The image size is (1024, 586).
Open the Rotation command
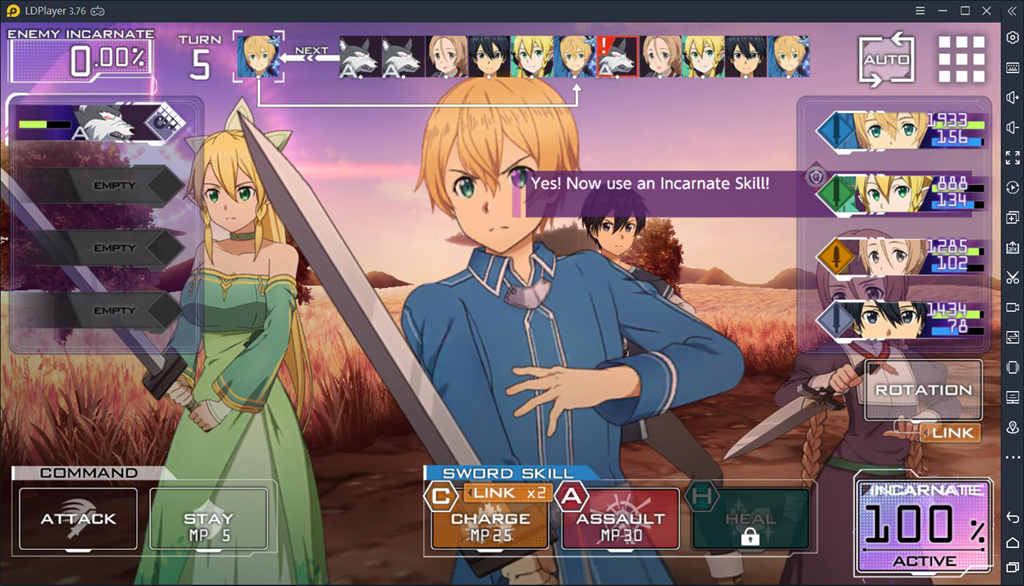click(923, 390)
